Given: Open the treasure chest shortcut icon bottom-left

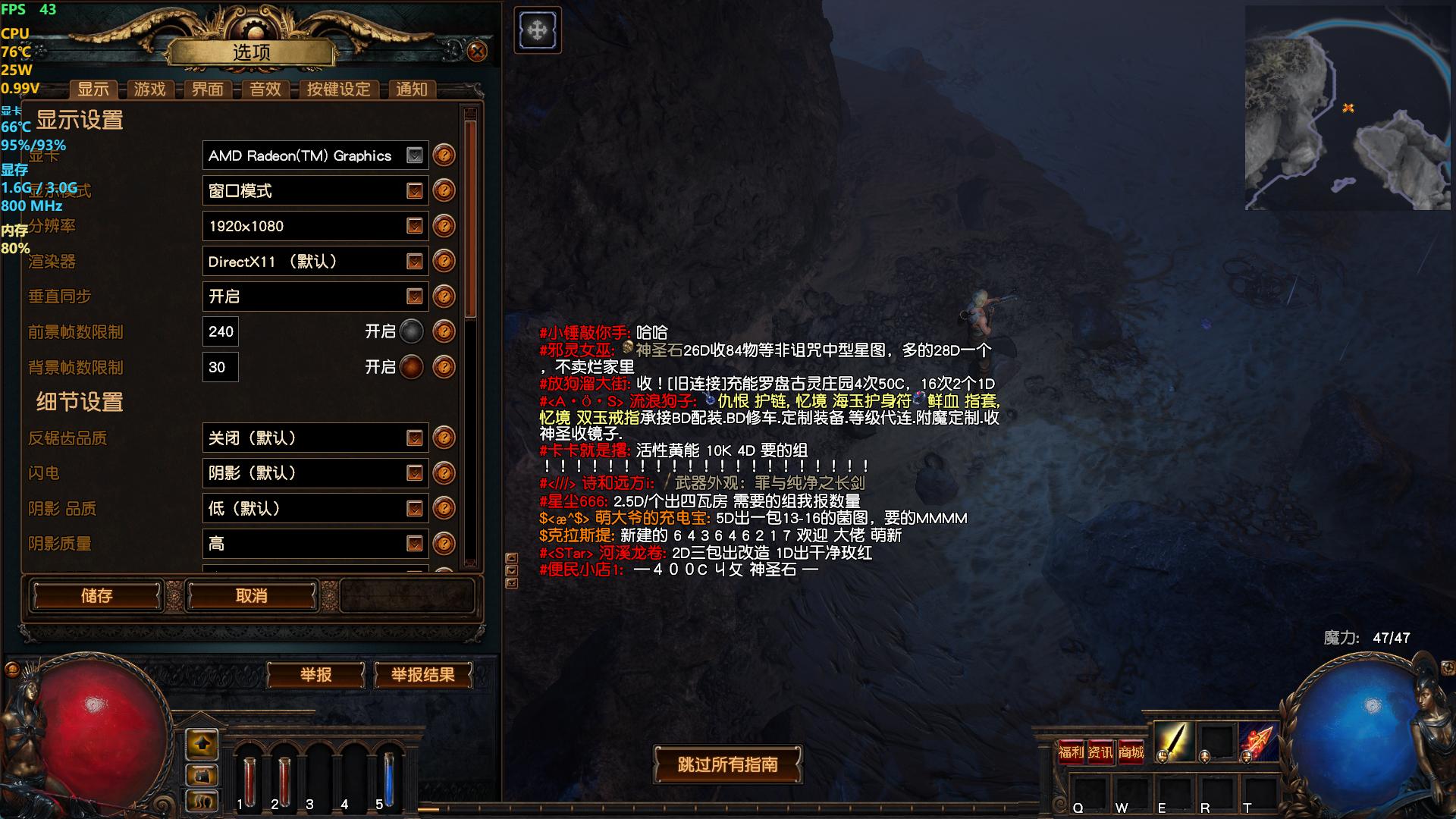Looking at the screenshot, I should click(201, 775).
